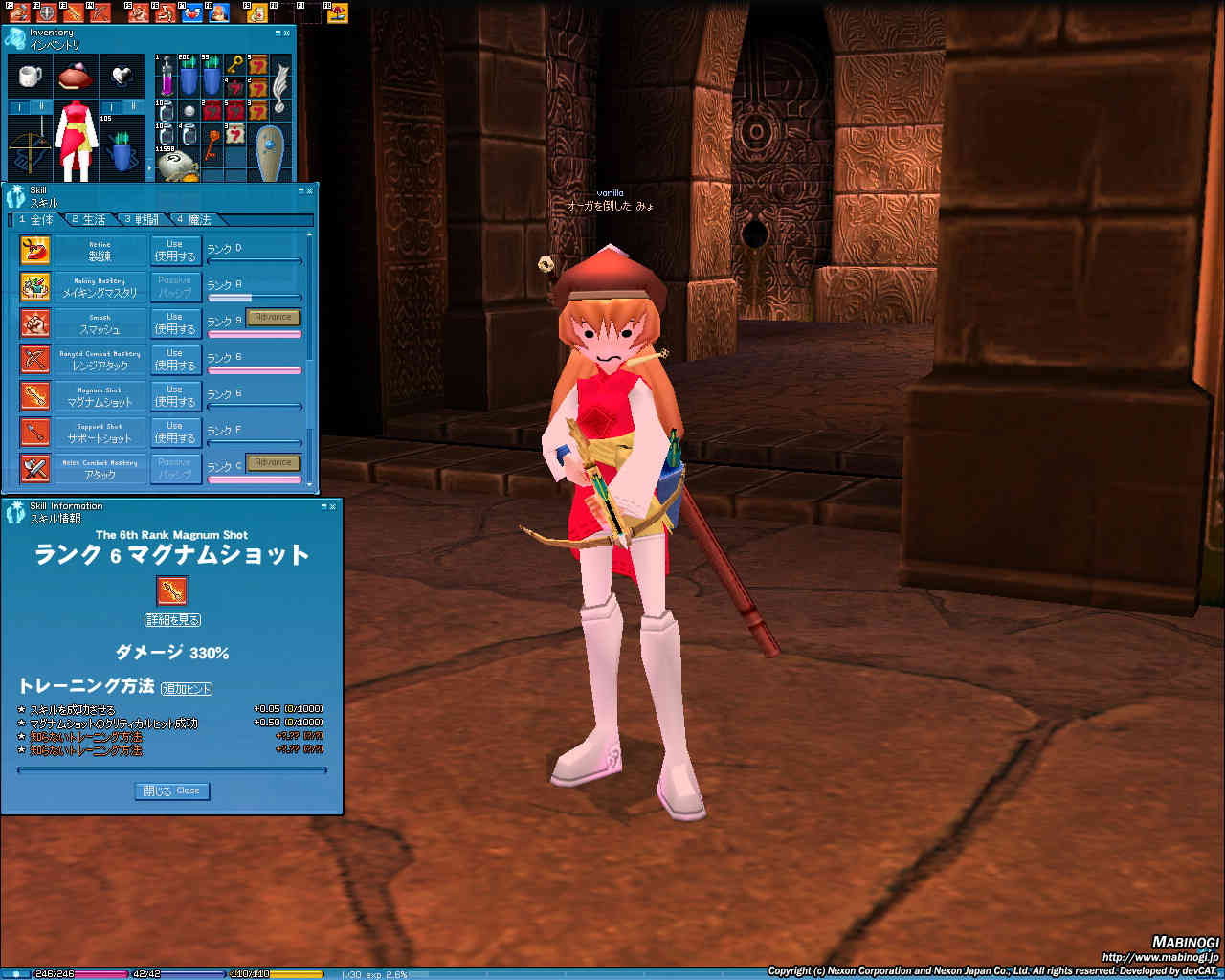The height and width of the screenshot is (980, 1225).
Task: Click the Ranged Combat Mastery skill icon
Action: 35,360
